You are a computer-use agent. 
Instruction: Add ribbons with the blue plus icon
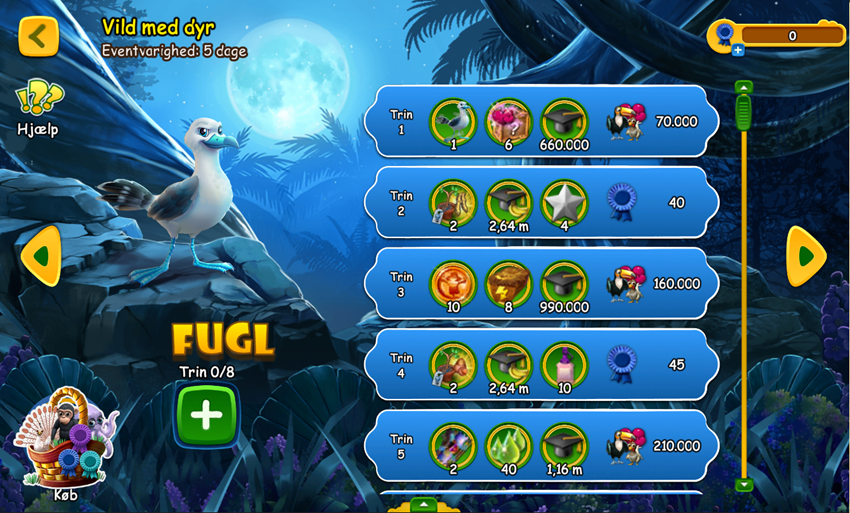click(737, 50)
